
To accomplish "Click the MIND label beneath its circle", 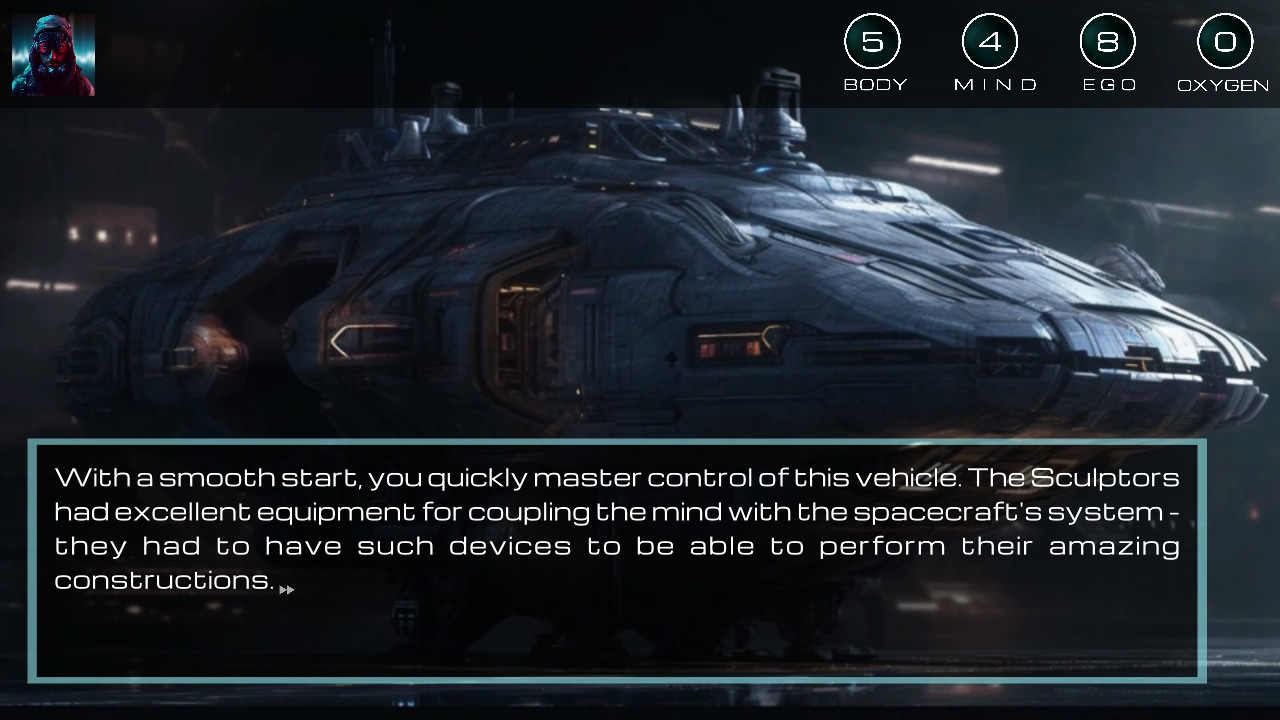I will coord(993,85).
